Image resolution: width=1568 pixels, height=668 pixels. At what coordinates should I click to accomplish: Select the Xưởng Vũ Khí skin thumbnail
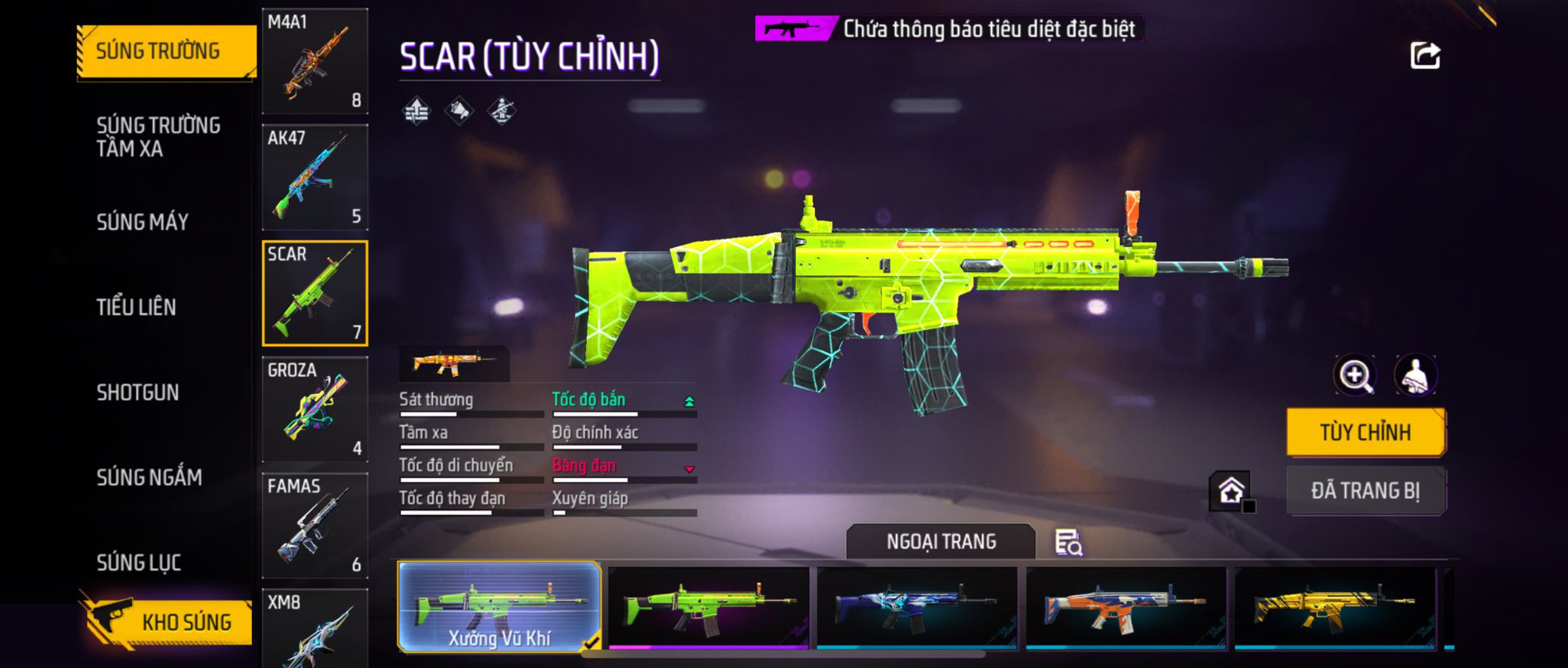(499, 607)
